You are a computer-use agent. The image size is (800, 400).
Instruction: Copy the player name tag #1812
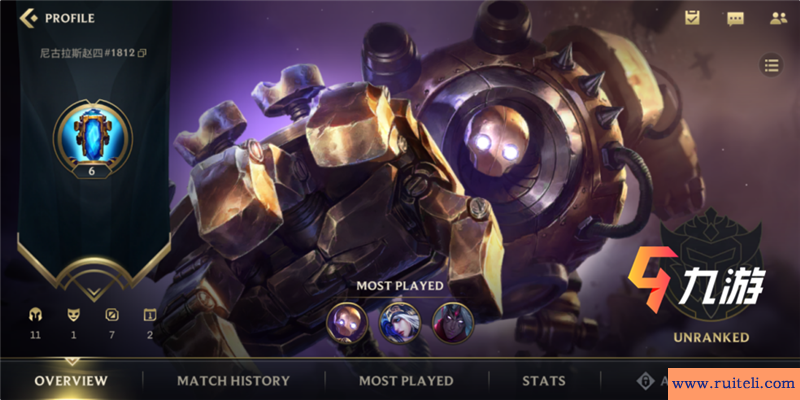[x=142, y=52]
